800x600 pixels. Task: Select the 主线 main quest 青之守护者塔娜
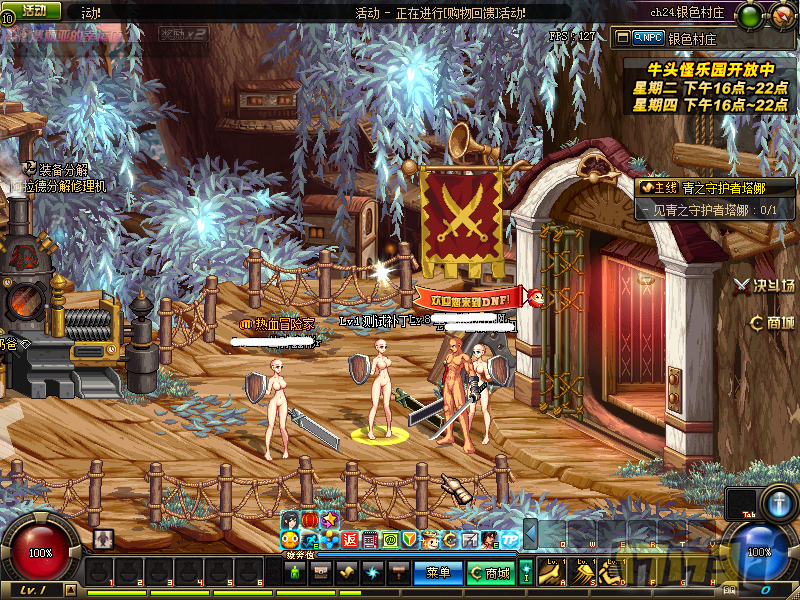pos(712,187)
